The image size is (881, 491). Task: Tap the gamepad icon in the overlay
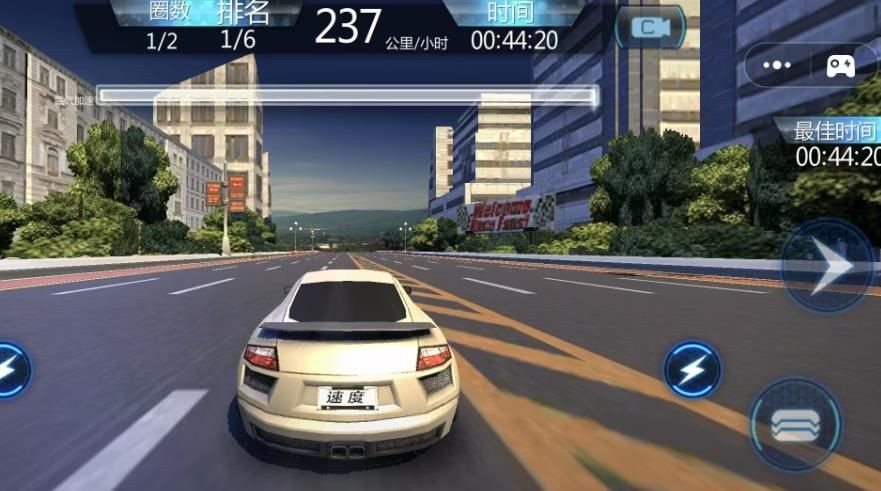pyautogui.click(x=840, y=66)
